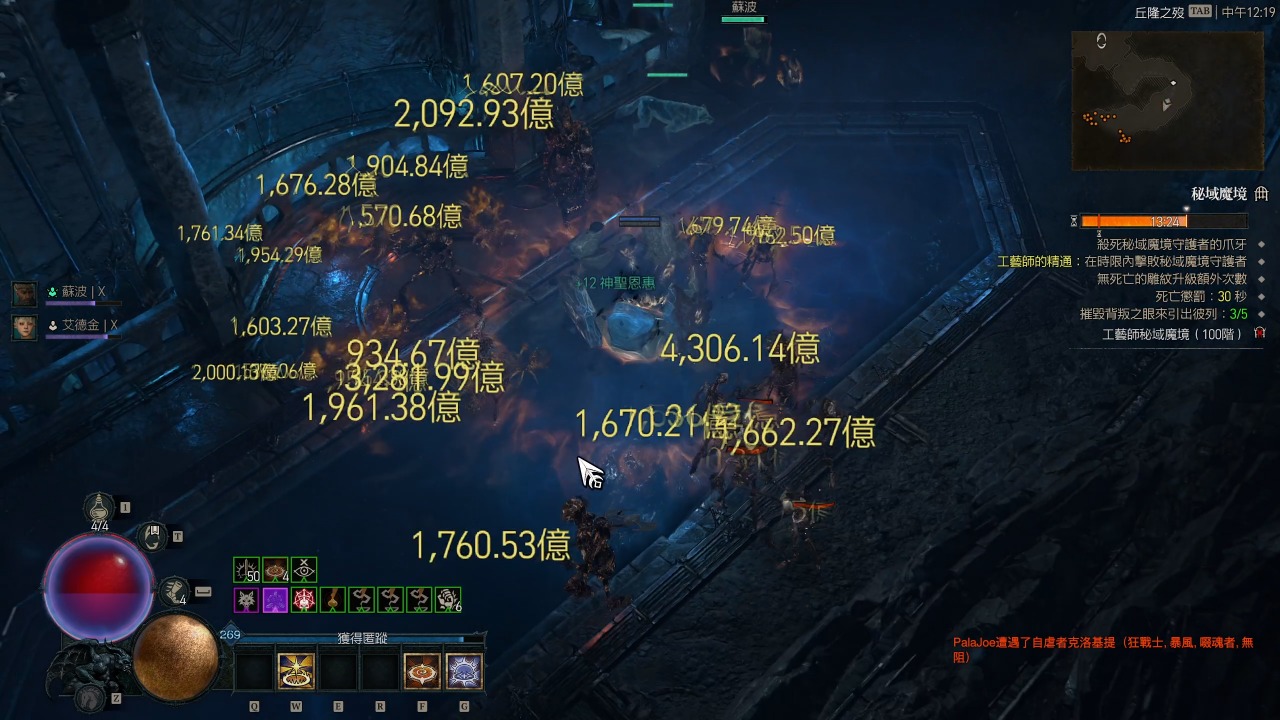1280x720 pixels.
Task: Activate the orange ring skill in the F slot
Action: pos(422,671)
